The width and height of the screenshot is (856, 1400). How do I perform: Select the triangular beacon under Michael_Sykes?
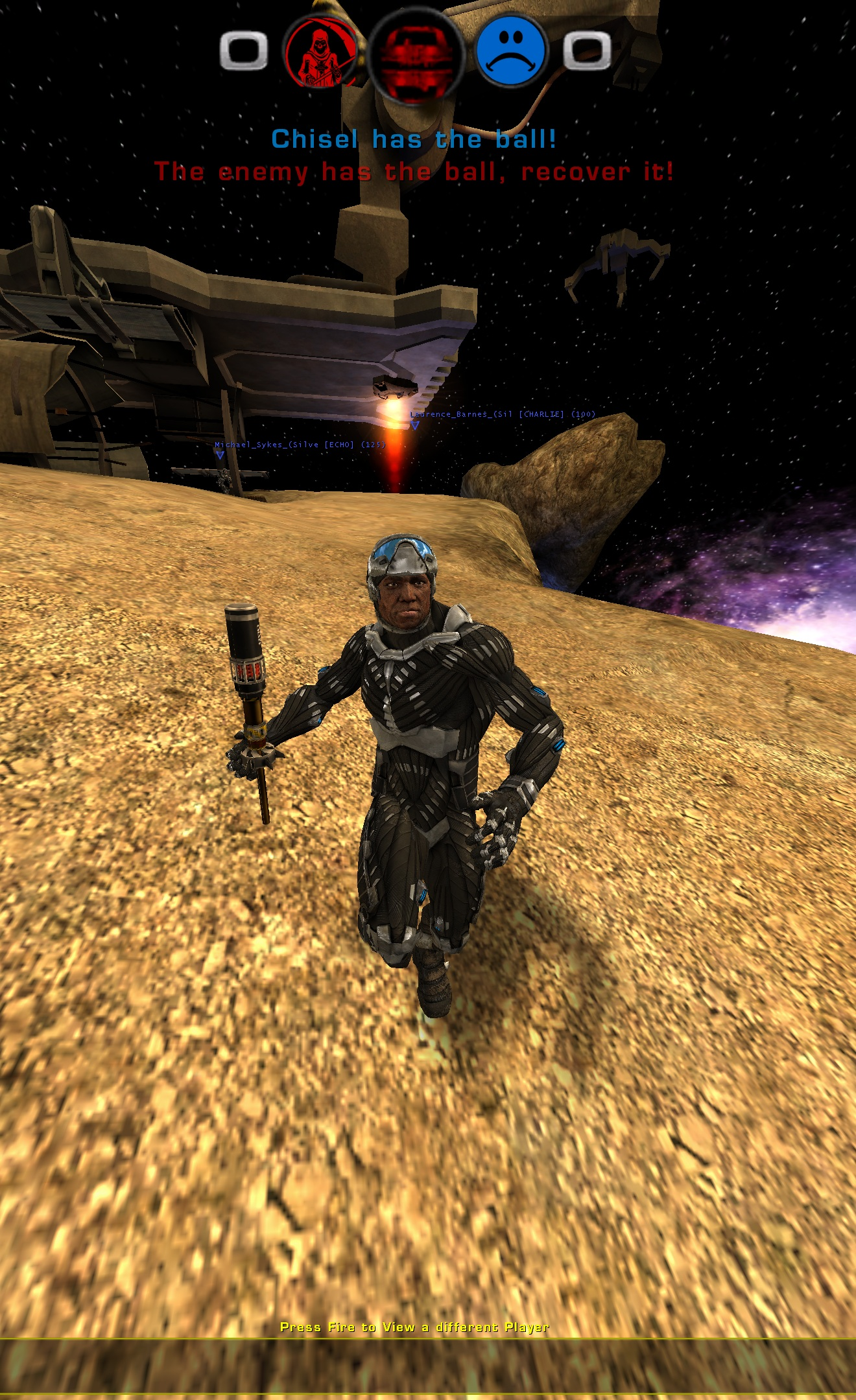coord(220,456)
